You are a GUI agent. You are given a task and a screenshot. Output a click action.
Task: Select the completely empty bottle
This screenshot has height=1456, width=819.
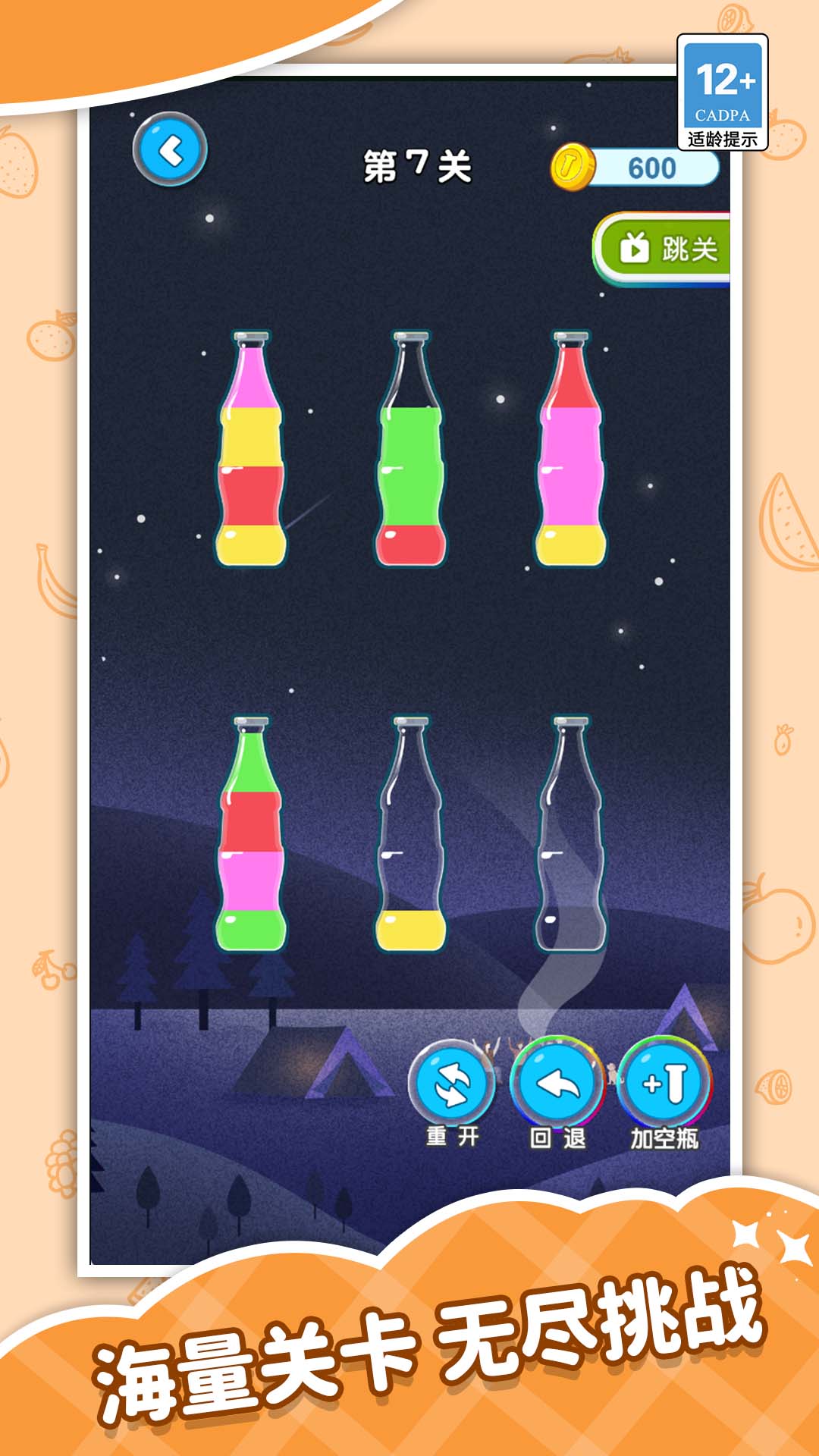(571, 834)
